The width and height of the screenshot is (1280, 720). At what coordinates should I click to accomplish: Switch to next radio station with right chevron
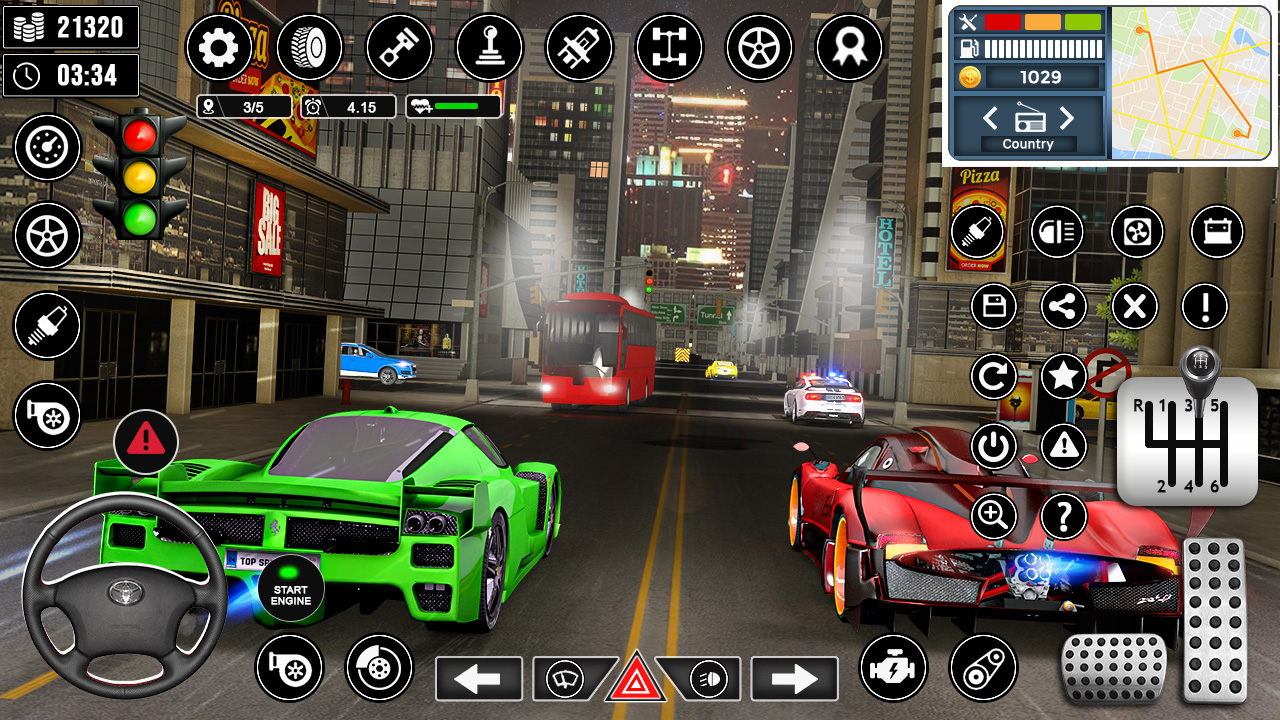point(1066,118)
